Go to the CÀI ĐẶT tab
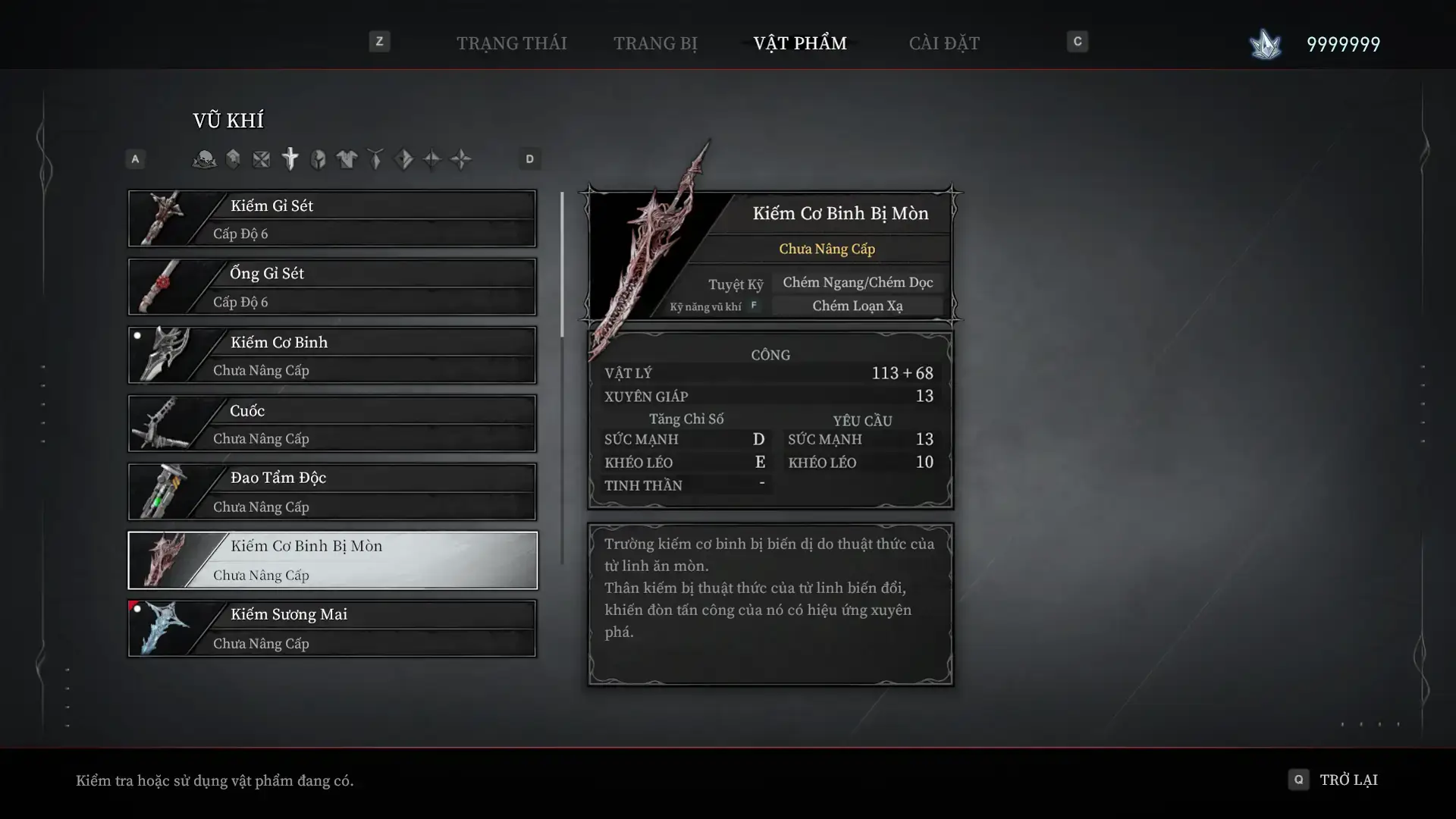This screenshot has height=819, width=1456. (x=943, y=43)
